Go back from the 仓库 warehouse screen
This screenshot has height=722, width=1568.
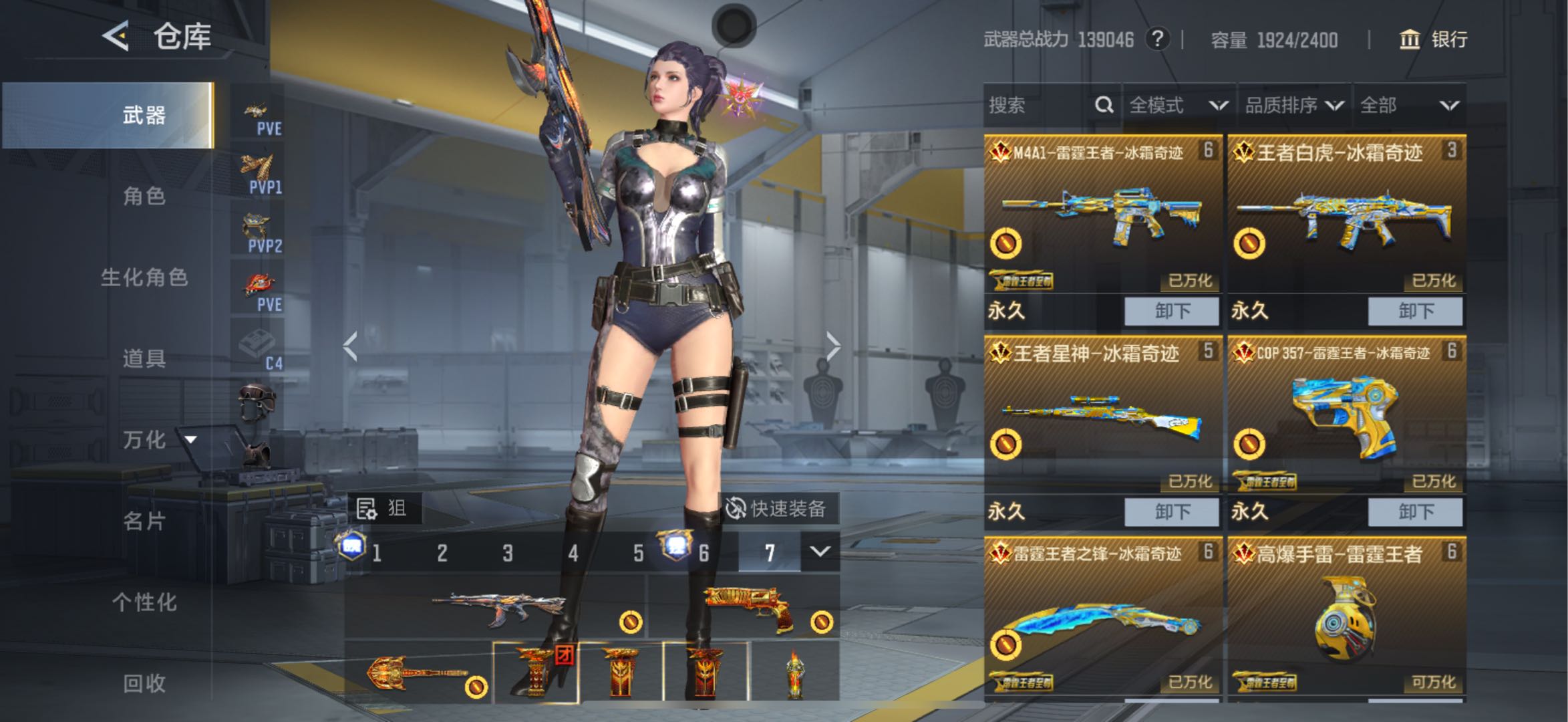coord(116,35)
